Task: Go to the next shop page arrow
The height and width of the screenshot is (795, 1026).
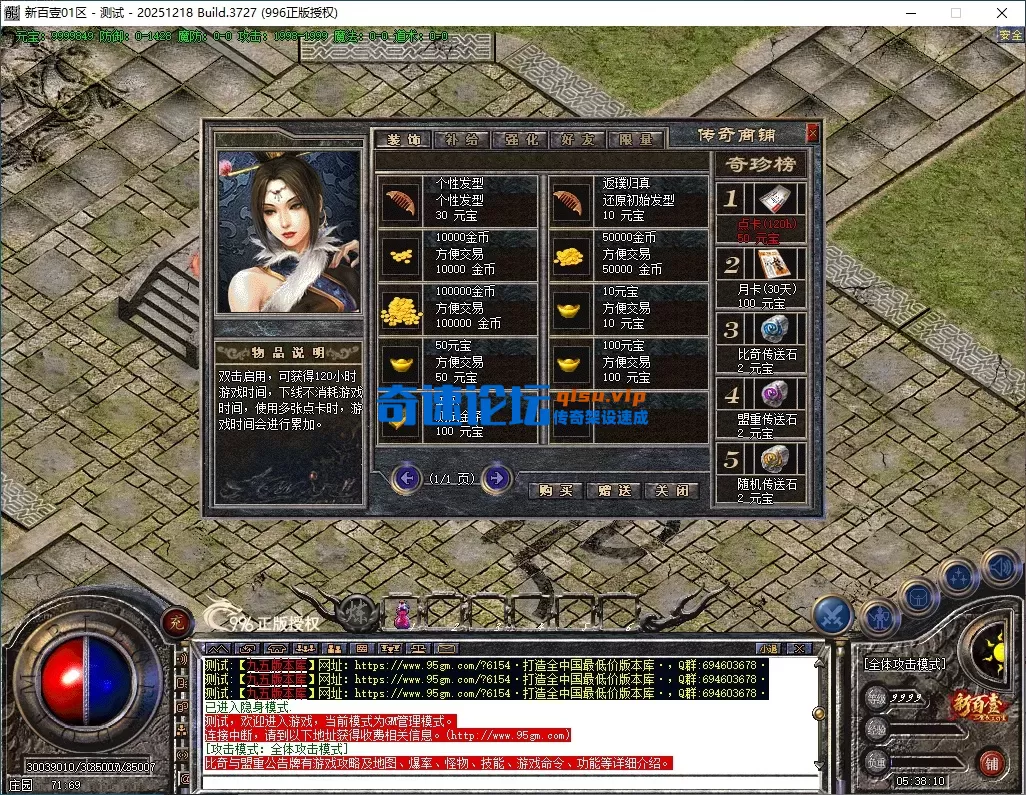Action: [x=496, y=479]
